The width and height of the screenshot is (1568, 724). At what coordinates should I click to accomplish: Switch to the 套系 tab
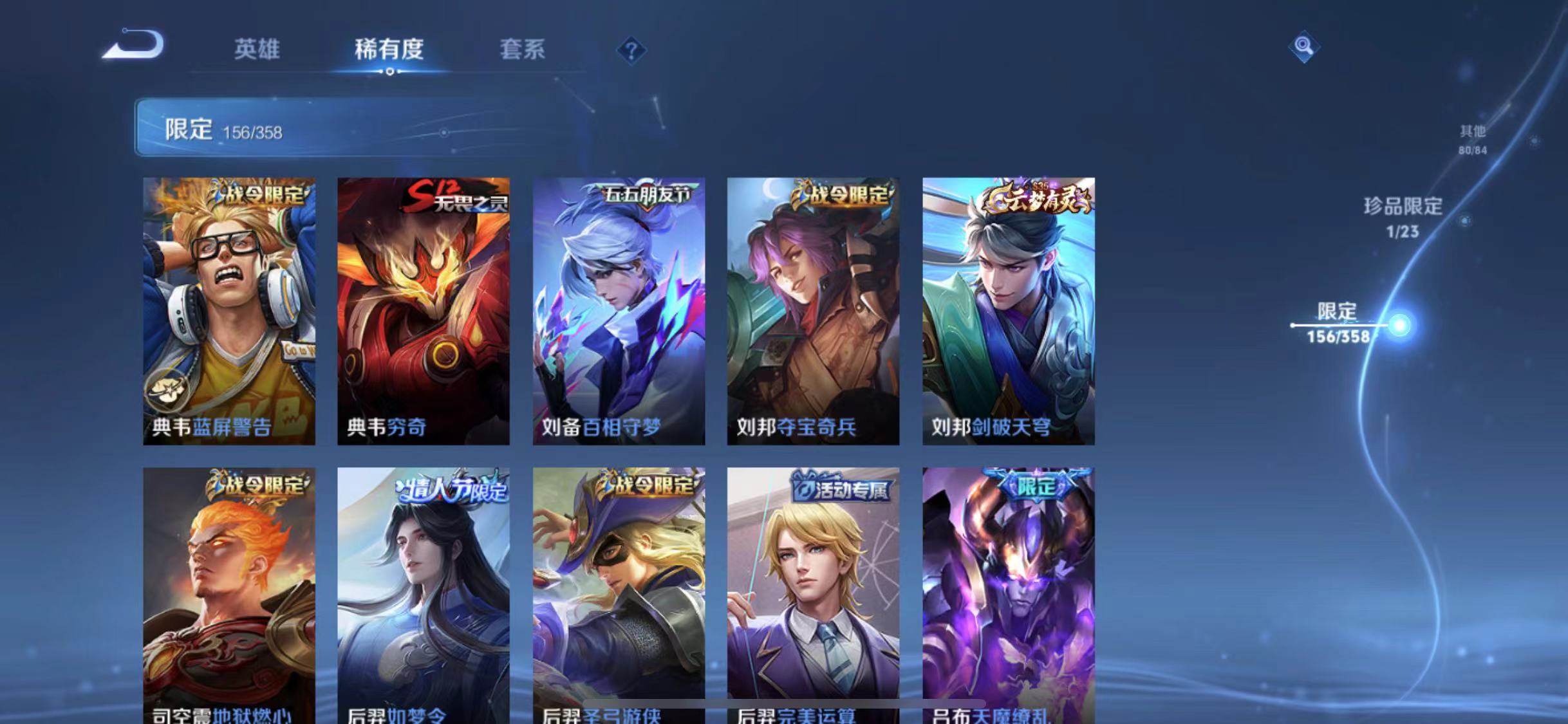pyautogui.click(x=524, y=50)
